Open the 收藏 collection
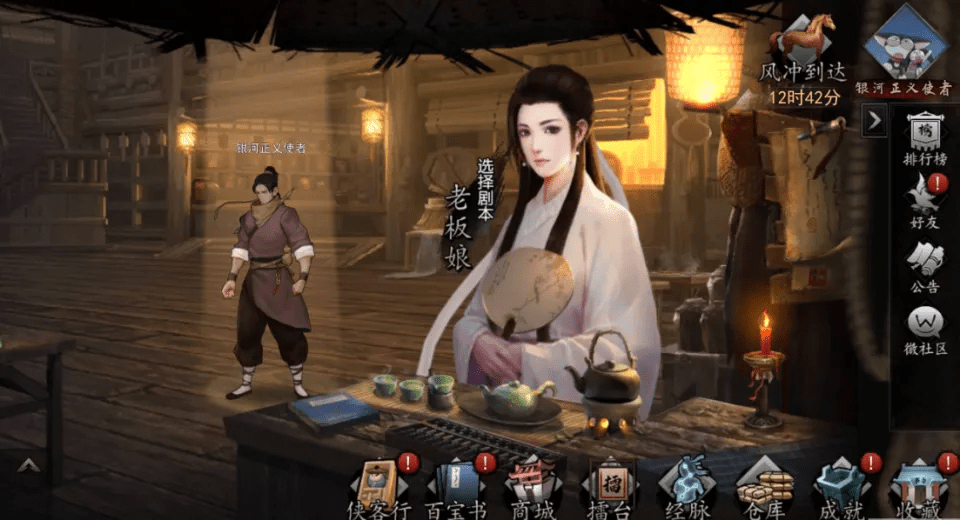 click(916, 488)
